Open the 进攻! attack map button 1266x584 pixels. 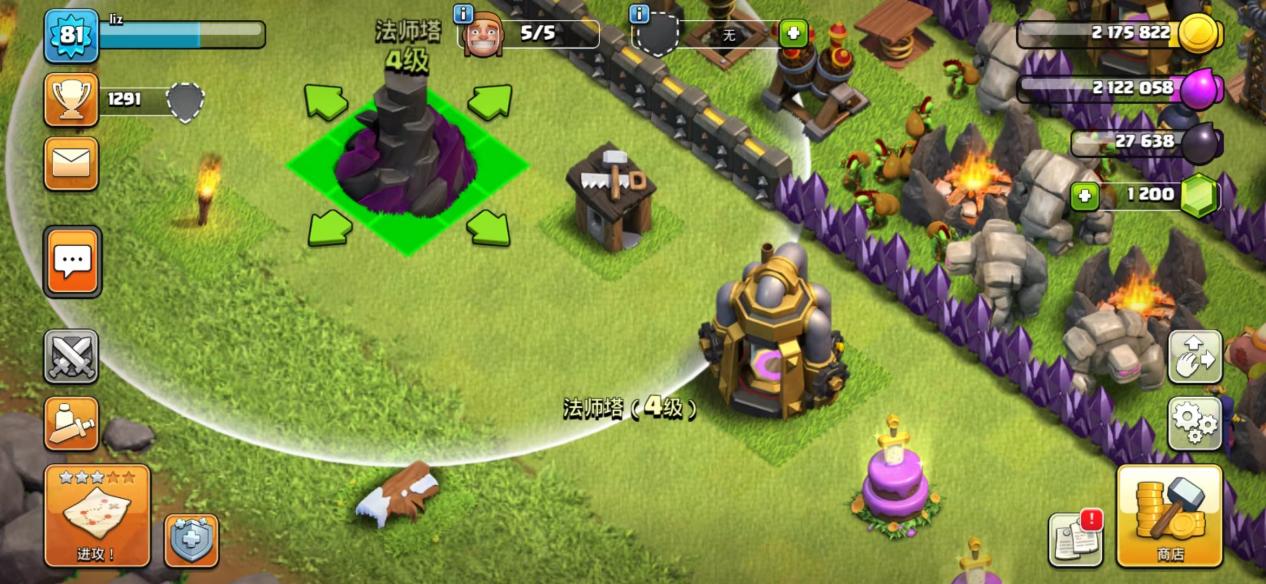[97, 515]
